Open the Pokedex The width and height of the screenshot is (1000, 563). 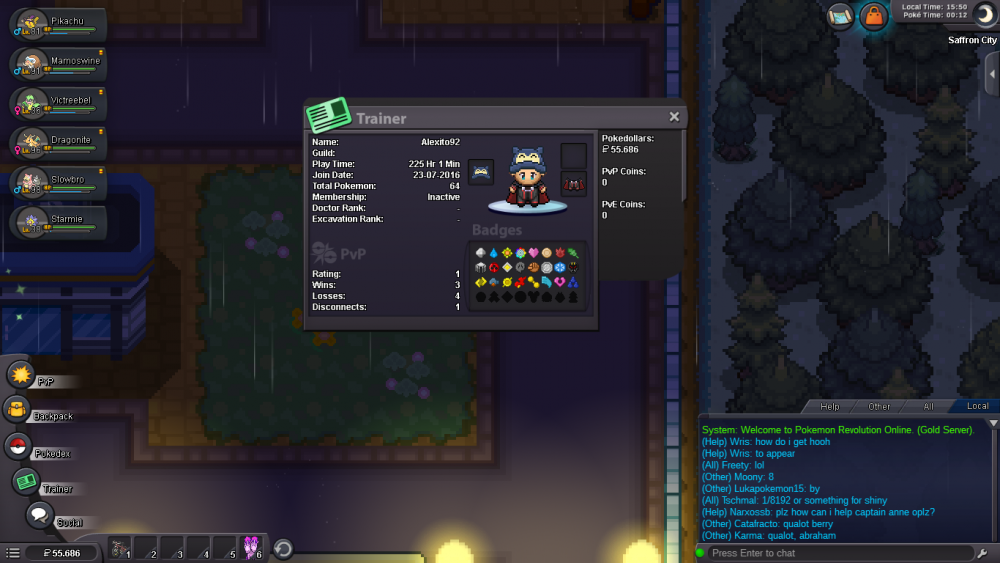pos(19,447)
